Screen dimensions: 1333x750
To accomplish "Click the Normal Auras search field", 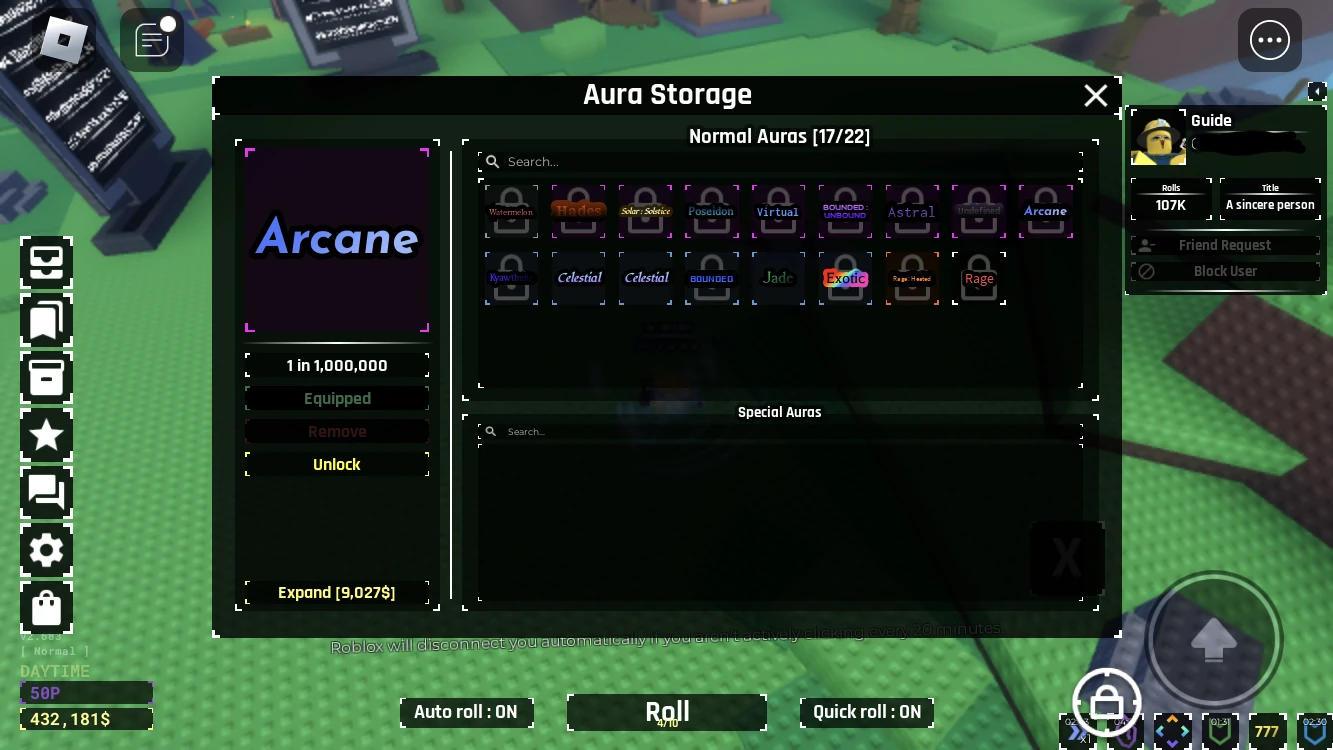I will coord(780,161).
